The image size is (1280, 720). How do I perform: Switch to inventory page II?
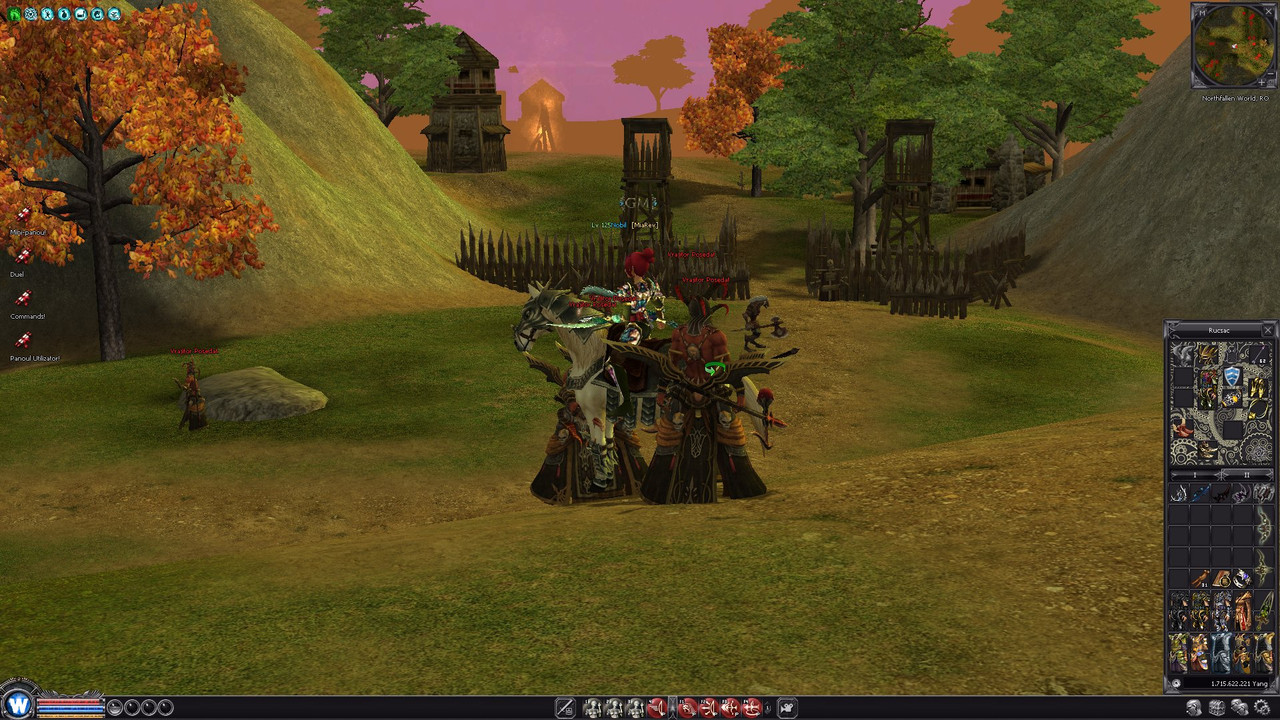click(1246, 475)
